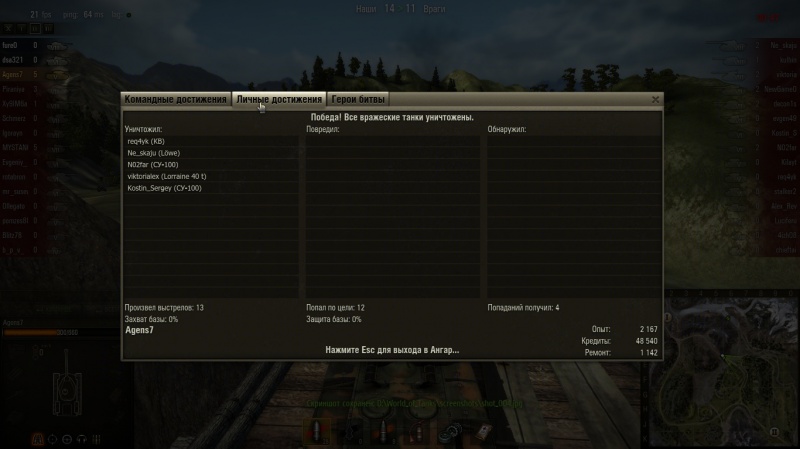Viewport: 800px width, 449px height.
Task: Switch to the Командные достижения tab
Action: coord(175,100)
